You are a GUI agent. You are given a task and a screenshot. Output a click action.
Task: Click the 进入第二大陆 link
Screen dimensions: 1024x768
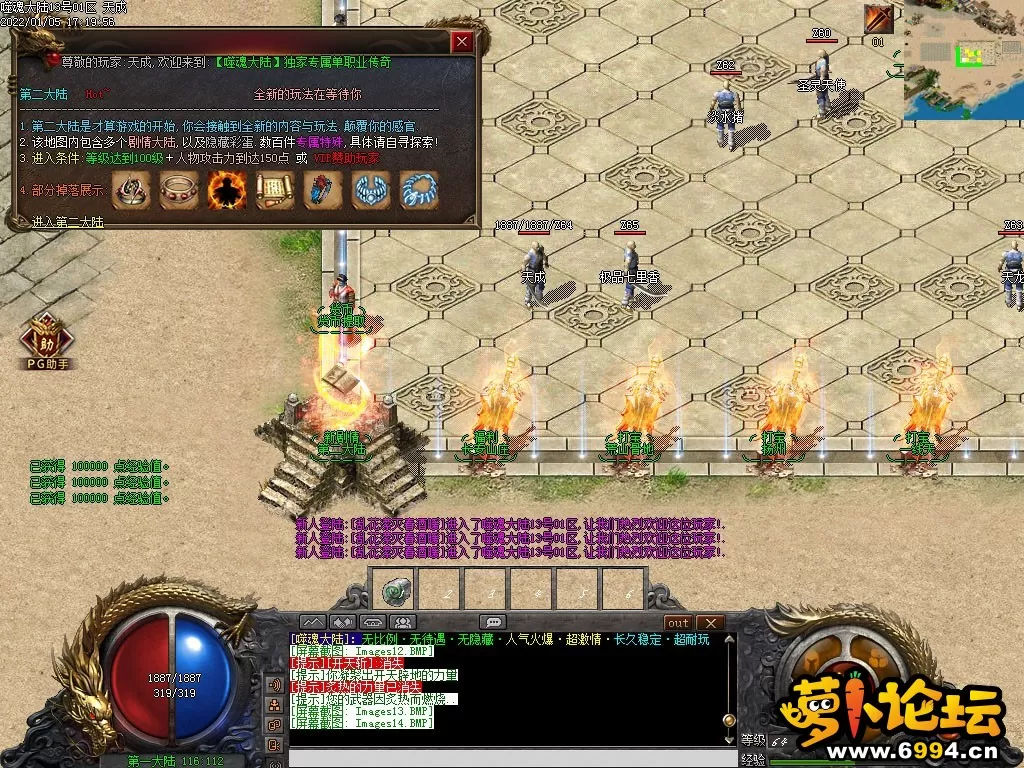click(68, 222)
